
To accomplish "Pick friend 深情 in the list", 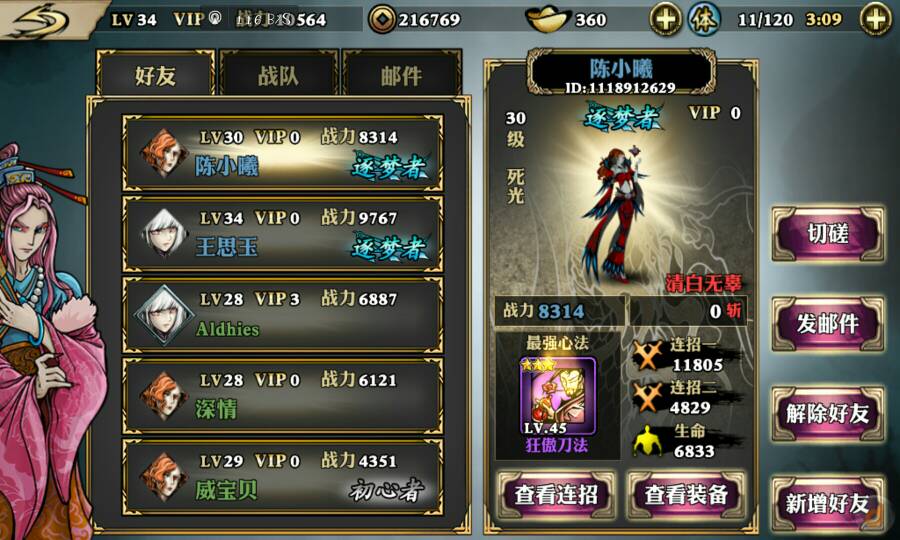I will click(x=282, y=395).
